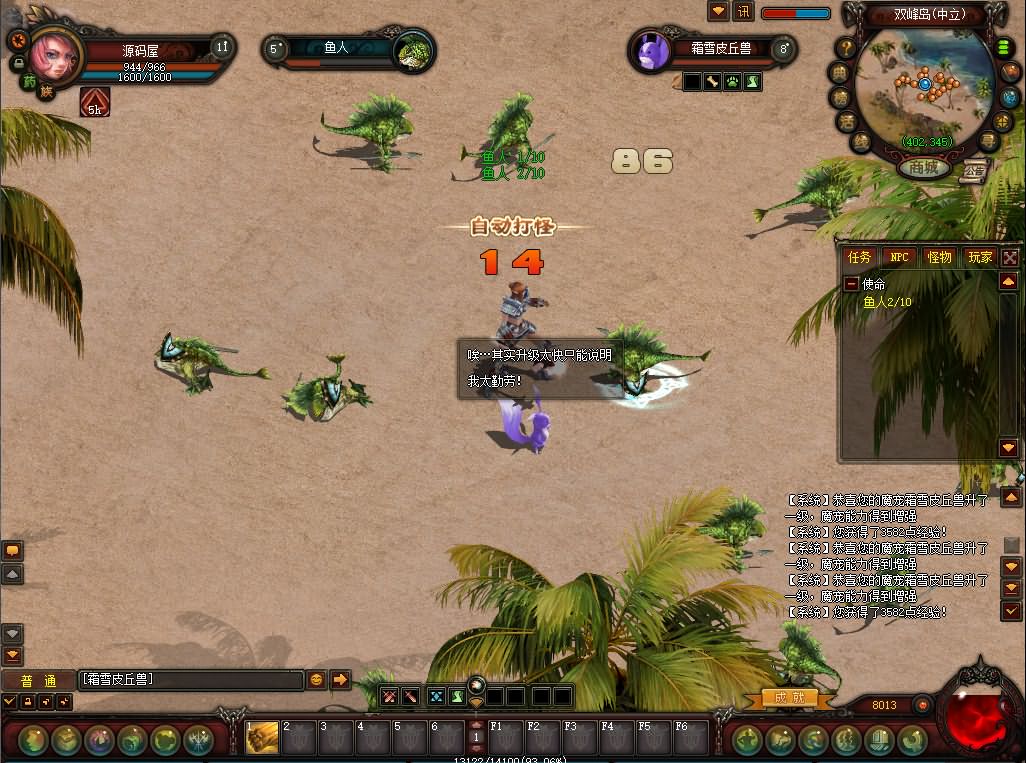Open the 商城 shop button
The width and height of the screenshot is (1026, 763).
pyautogui.click(x=924, y=168)
